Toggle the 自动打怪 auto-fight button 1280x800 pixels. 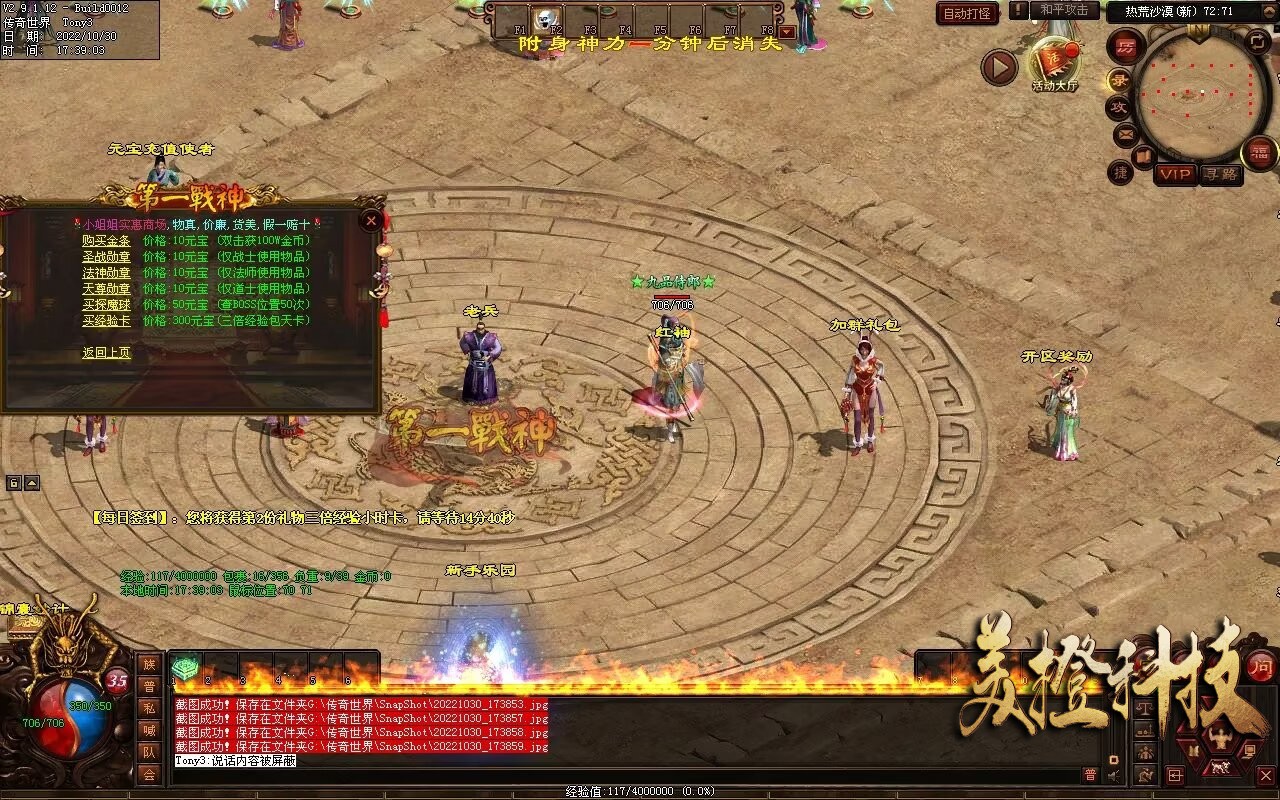[x=967, y=13]
